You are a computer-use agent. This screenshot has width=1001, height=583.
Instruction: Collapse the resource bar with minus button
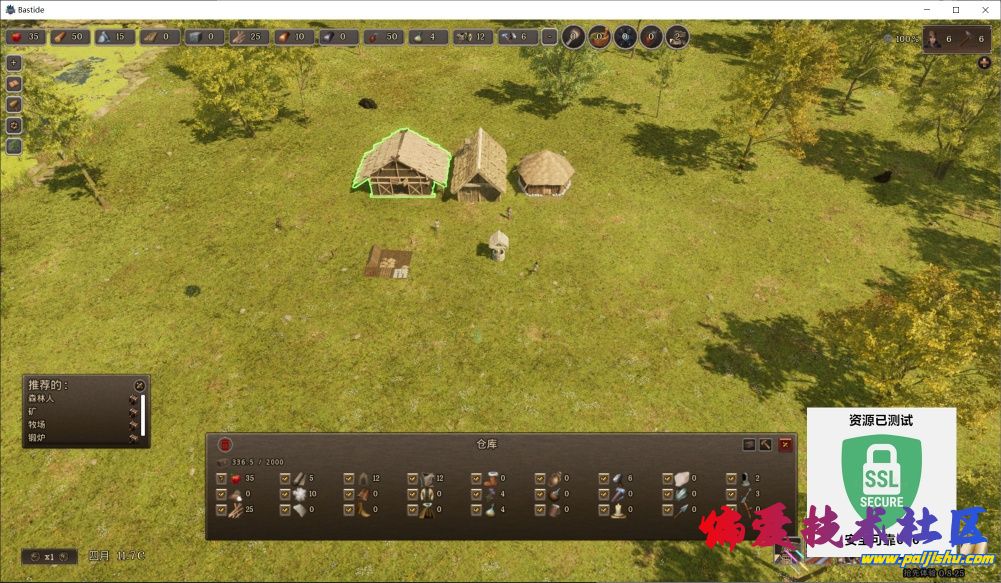point(549,38)
